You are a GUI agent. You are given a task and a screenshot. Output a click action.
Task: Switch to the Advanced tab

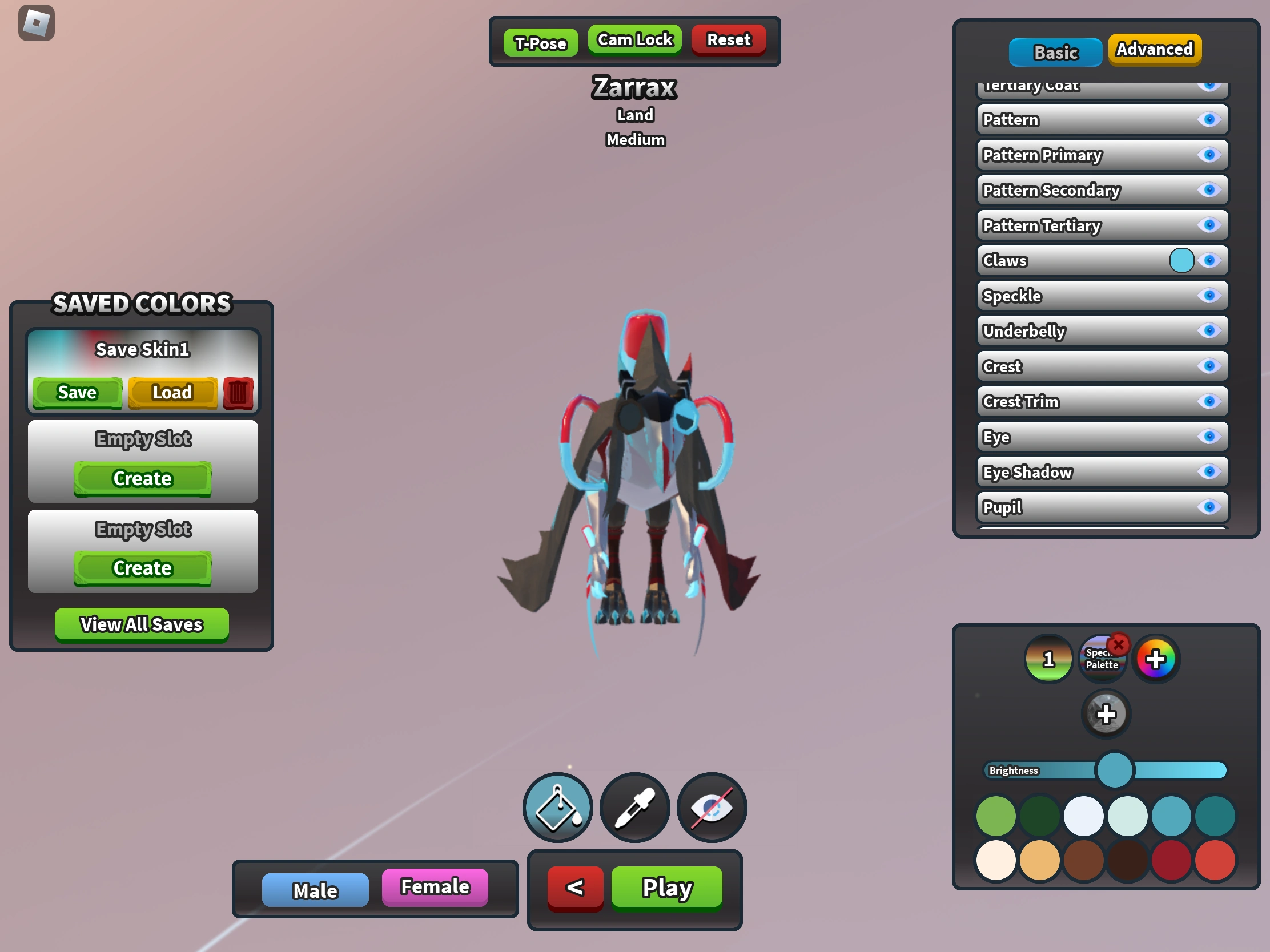point(1154,50)
